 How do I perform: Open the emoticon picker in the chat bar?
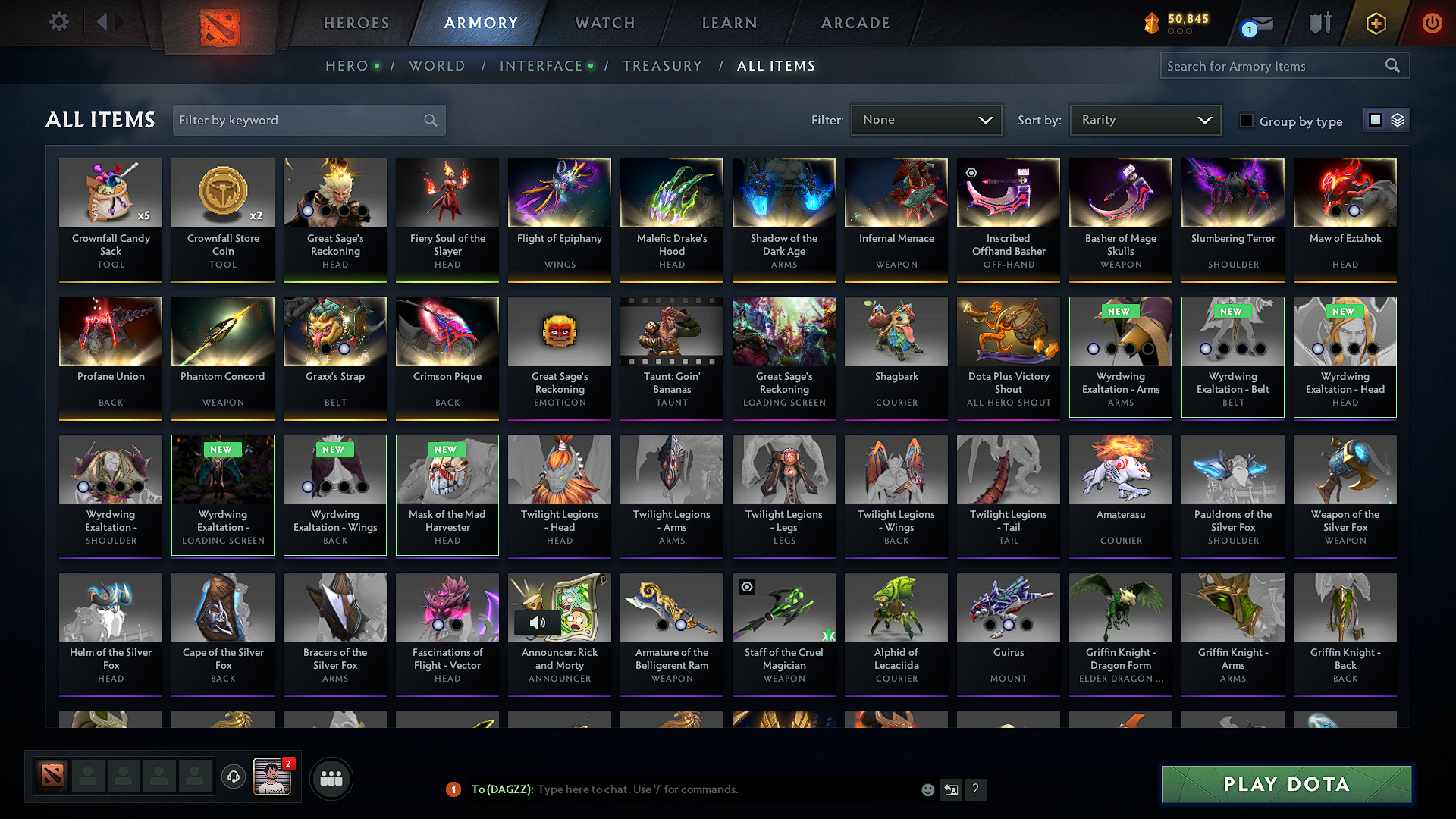tap(927, 789)
